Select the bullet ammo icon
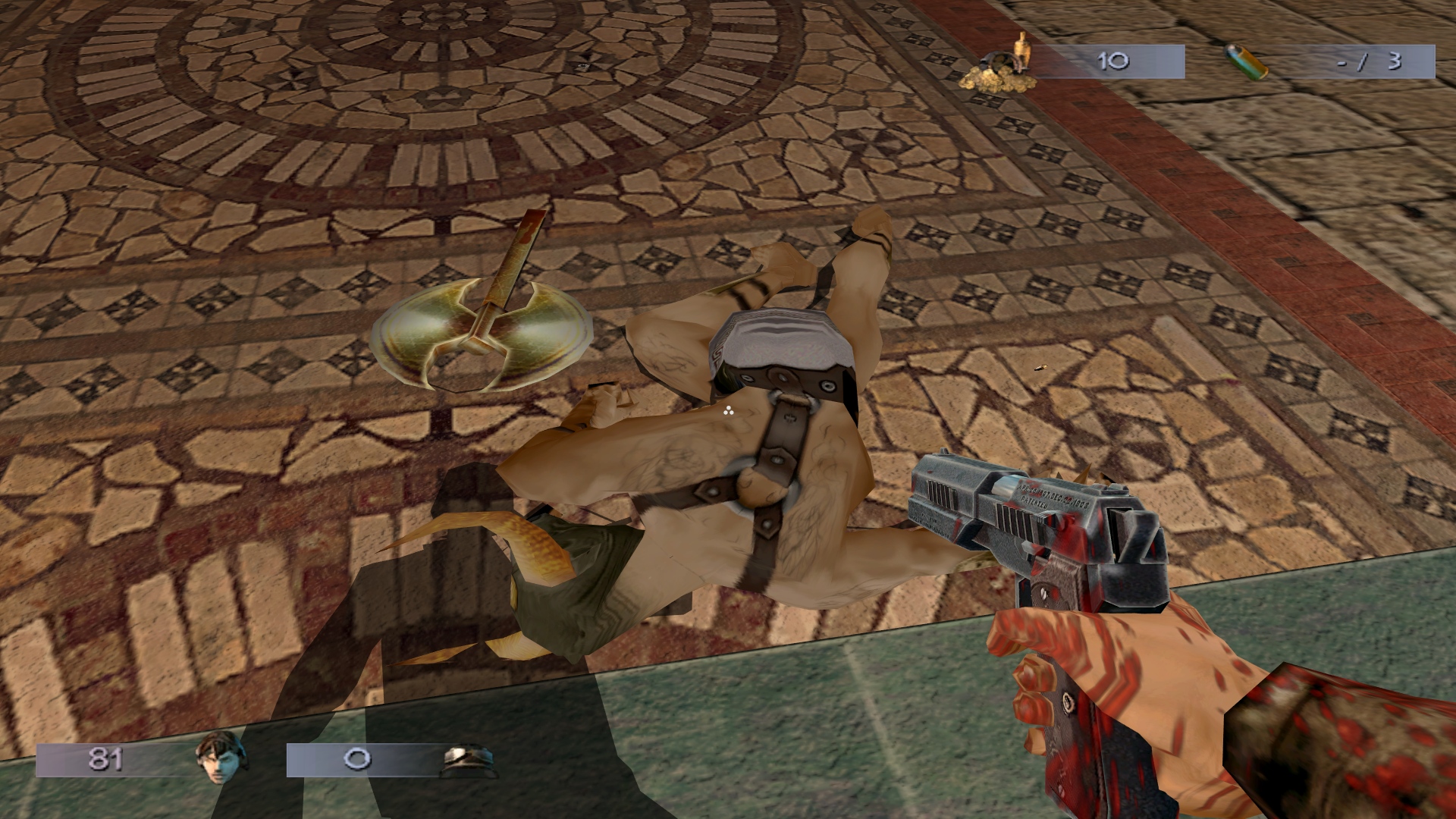The height and width of the screenshot is (819, 1456). 1247,62
